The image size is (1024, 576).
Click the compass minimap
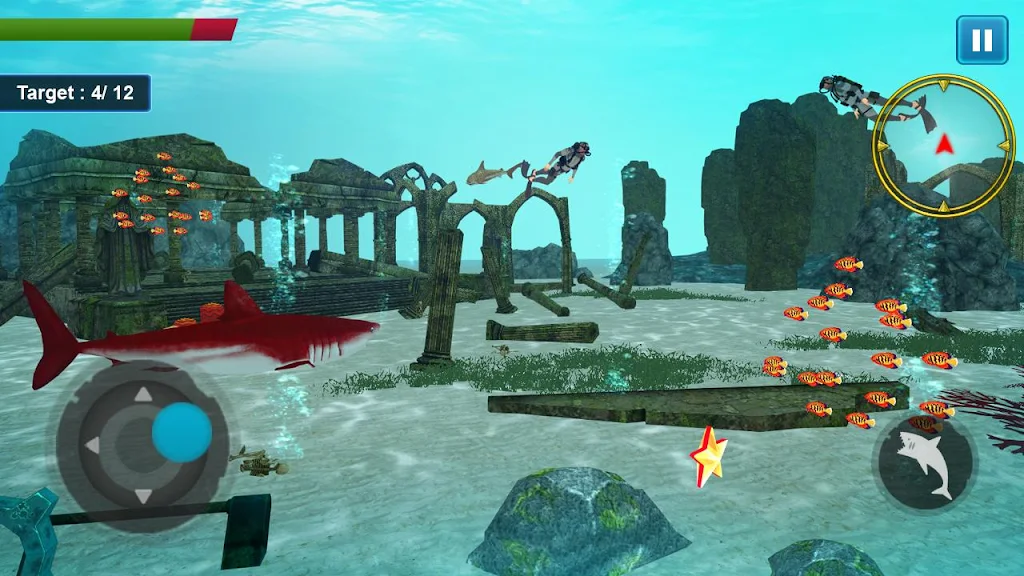(x=943, y=146)
